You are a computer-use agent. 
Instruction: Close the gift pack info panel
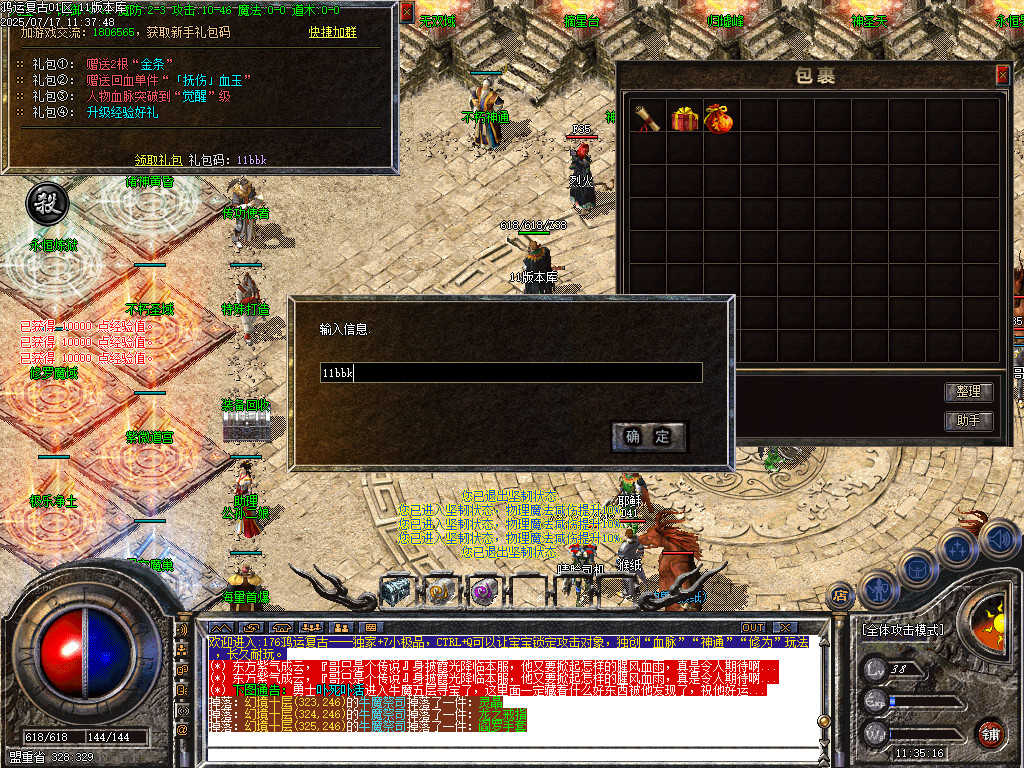pos(407,12)
